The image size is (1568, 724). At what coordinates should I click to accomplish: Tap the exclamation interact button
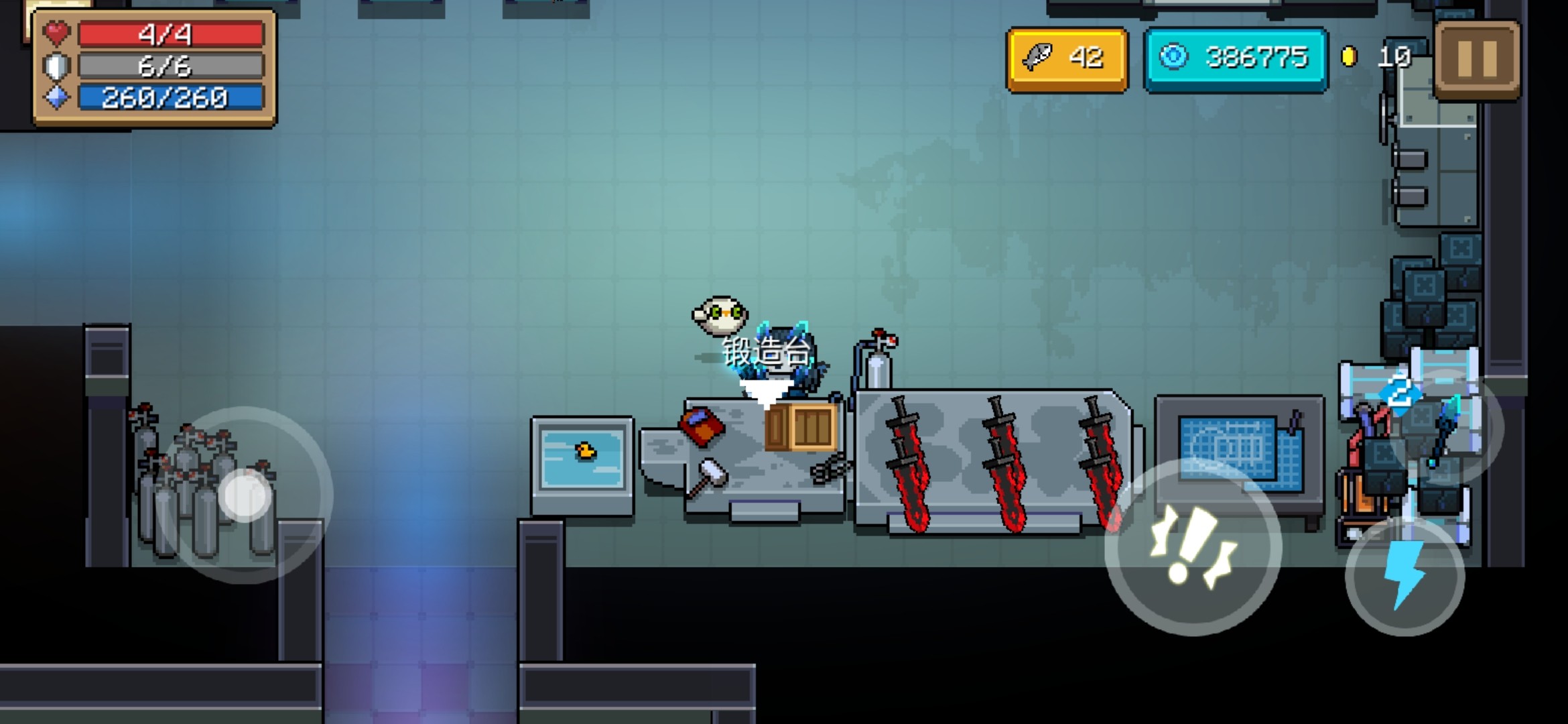point(1193,546)
